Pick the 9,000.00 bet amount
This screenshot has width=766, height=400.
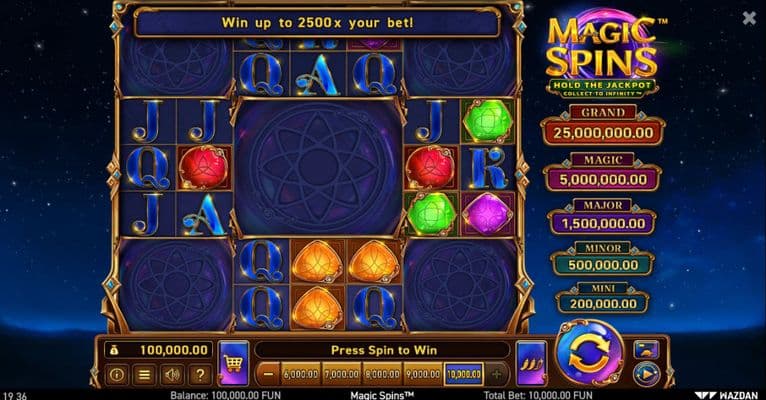coord(422,375)
